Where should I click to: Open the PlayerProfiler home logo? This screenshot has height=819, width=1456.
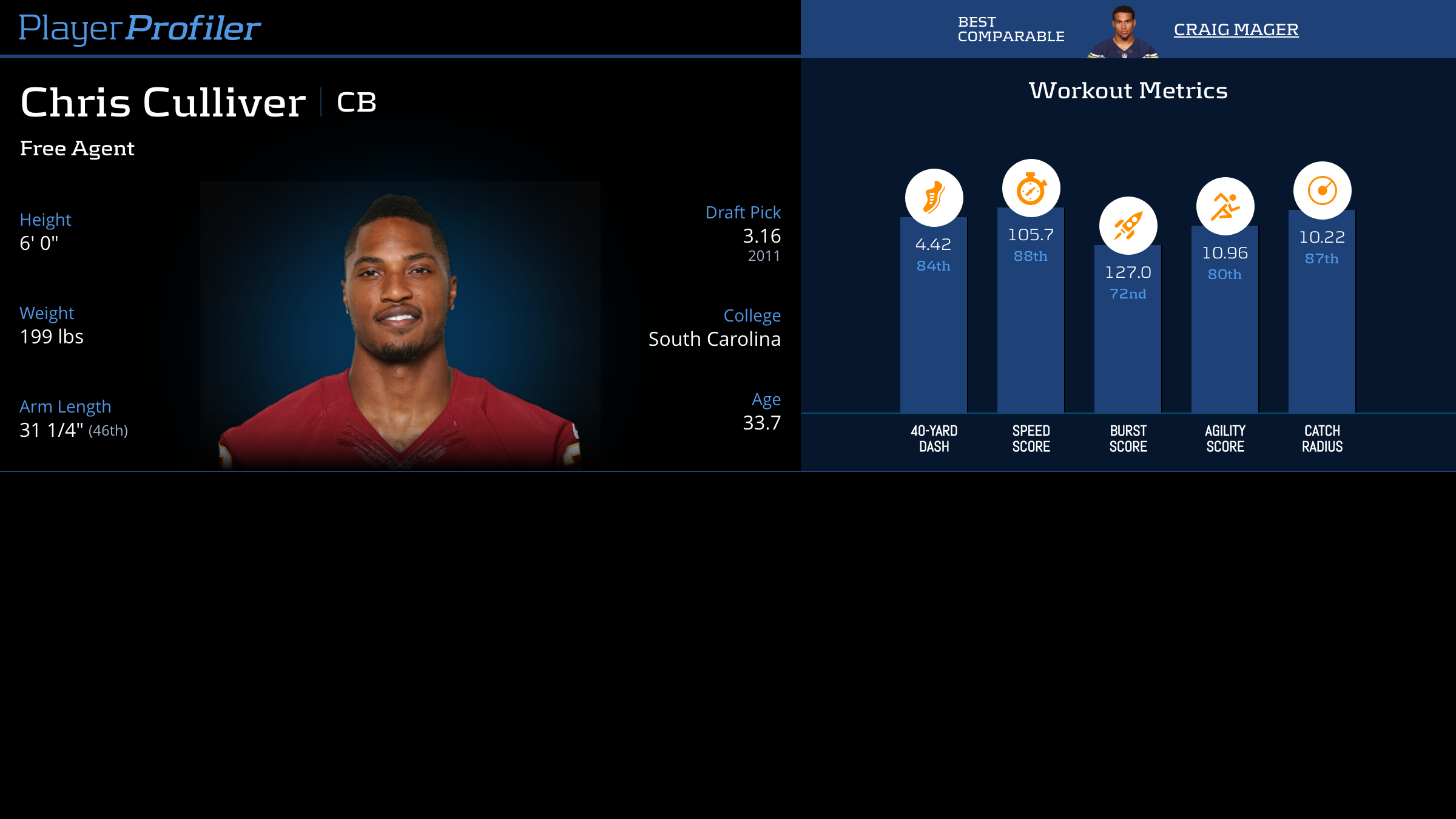tap(140, 28)
